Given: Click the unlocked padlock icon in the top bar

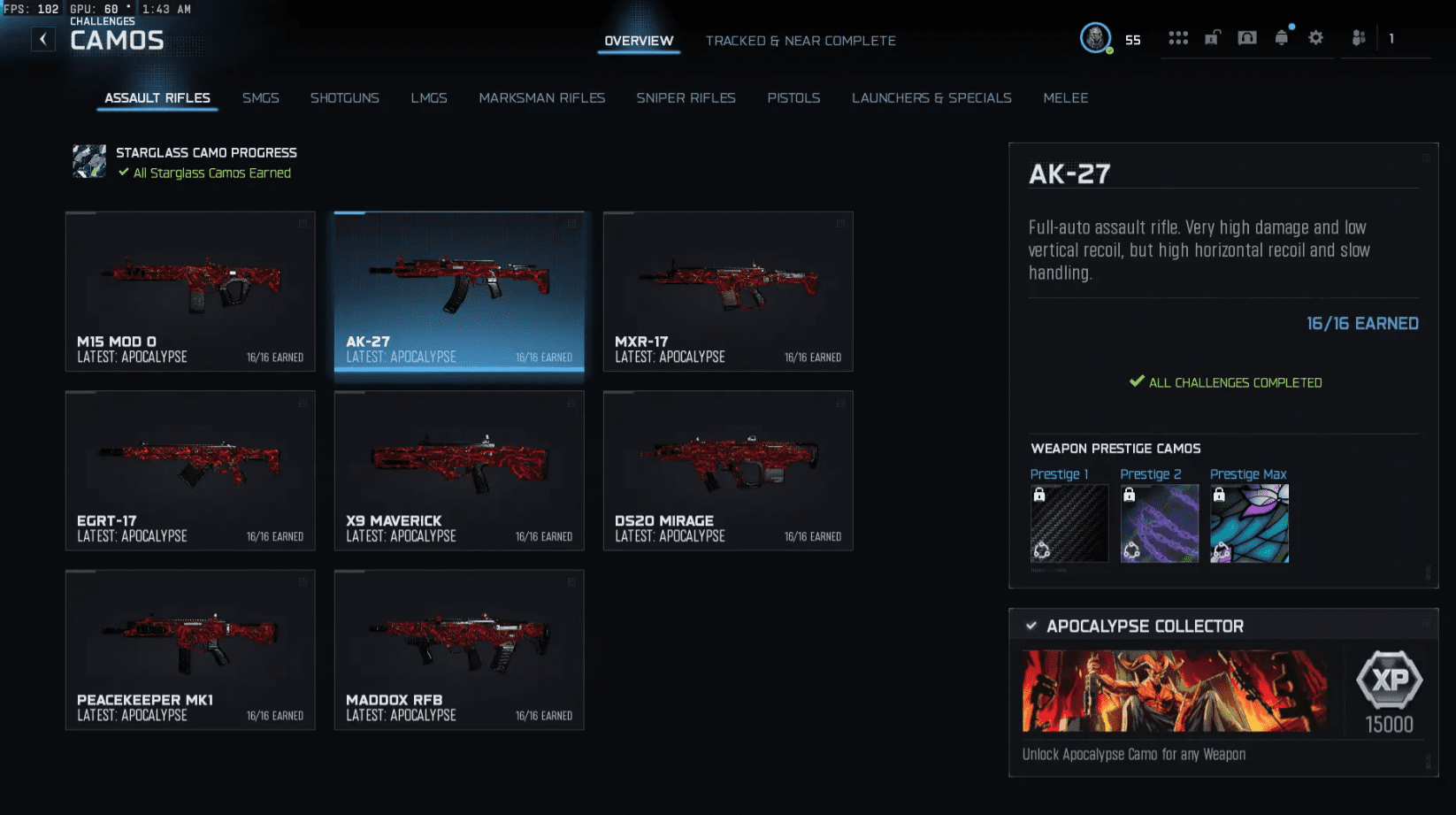Looking at the screenshot, I should click(x=1213, y=37).
